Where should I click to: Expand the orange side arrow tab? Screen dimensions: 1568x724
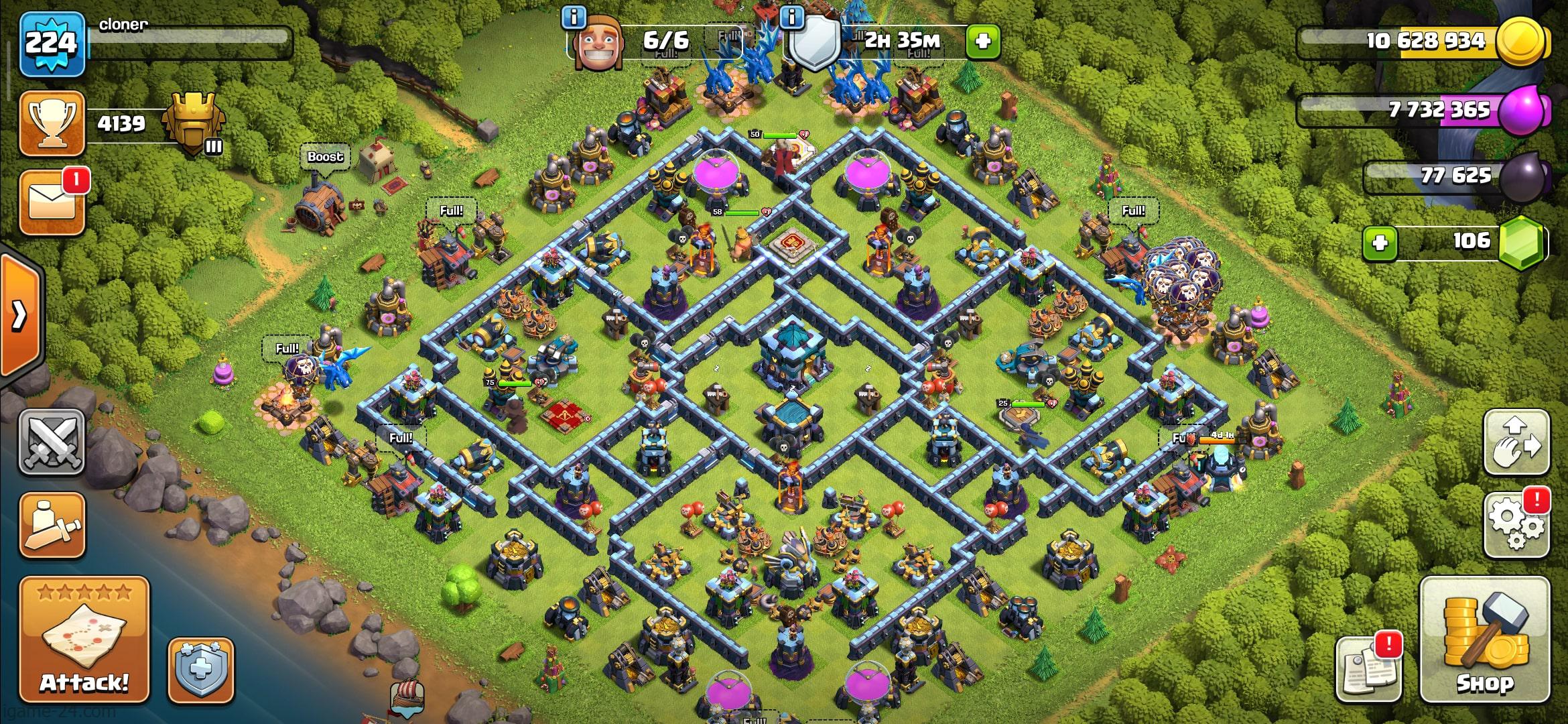pyautogui.click(x=20, y=314)
